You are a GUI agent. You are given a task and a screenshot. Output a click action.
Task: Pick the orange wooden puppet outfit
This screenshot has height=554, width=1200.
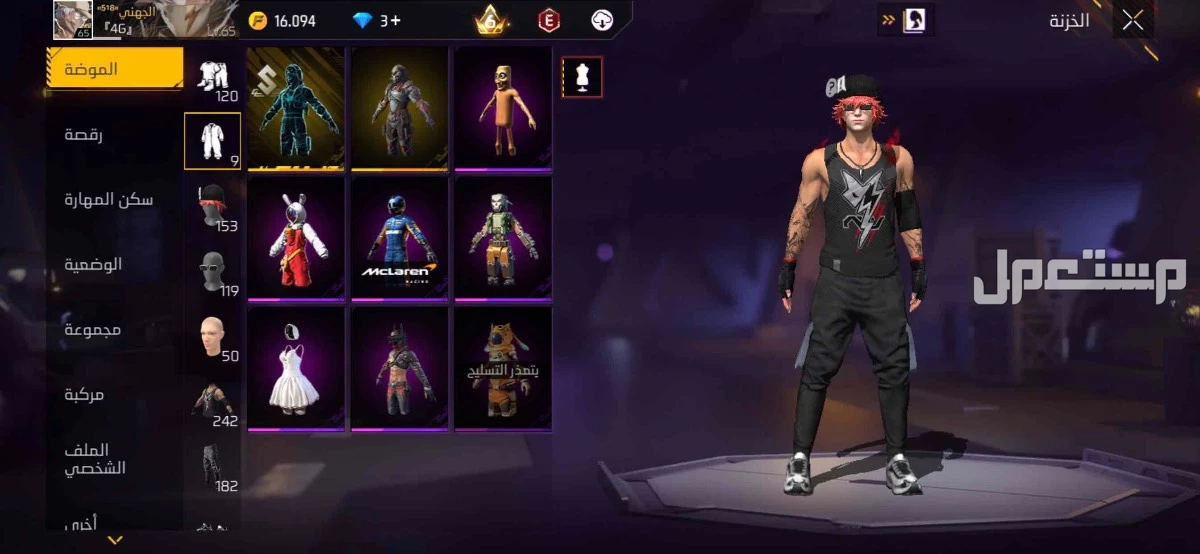pyautogui.click(x=503, y=108)
